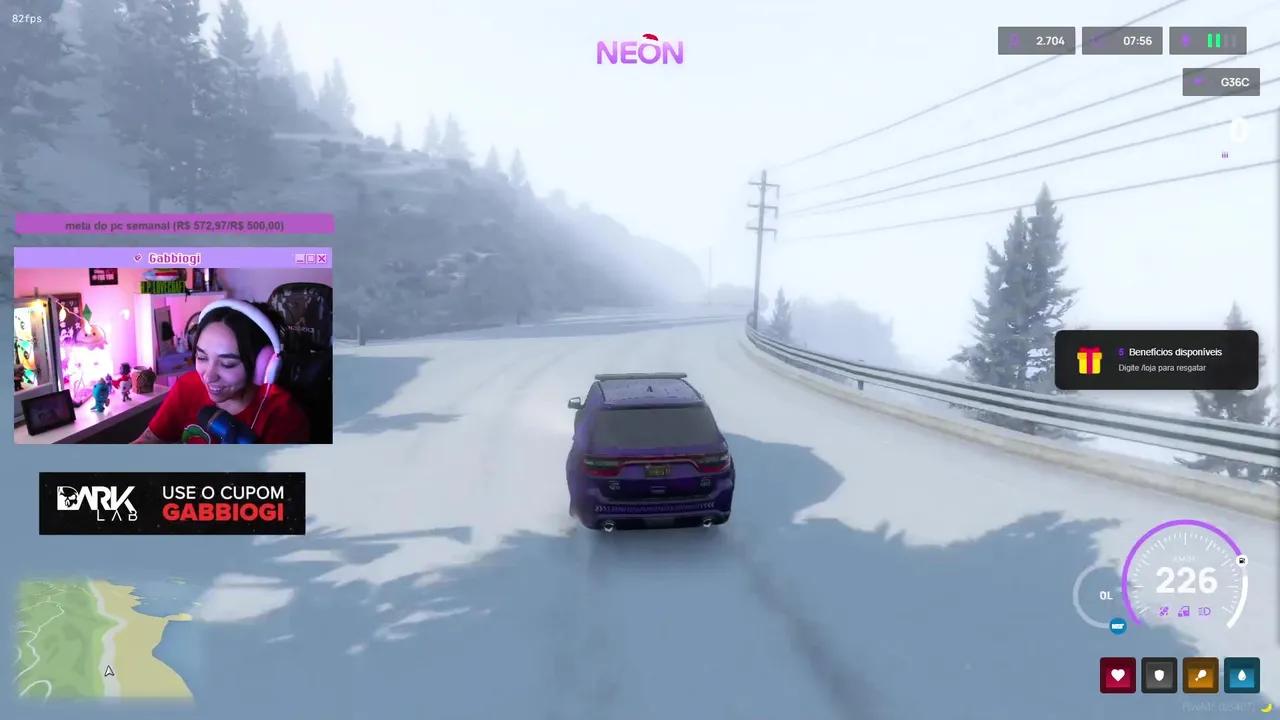Toggle the headlights icon under the speedometer
The height and width of the screenshot is (720, 1280).
point(1206,611)
